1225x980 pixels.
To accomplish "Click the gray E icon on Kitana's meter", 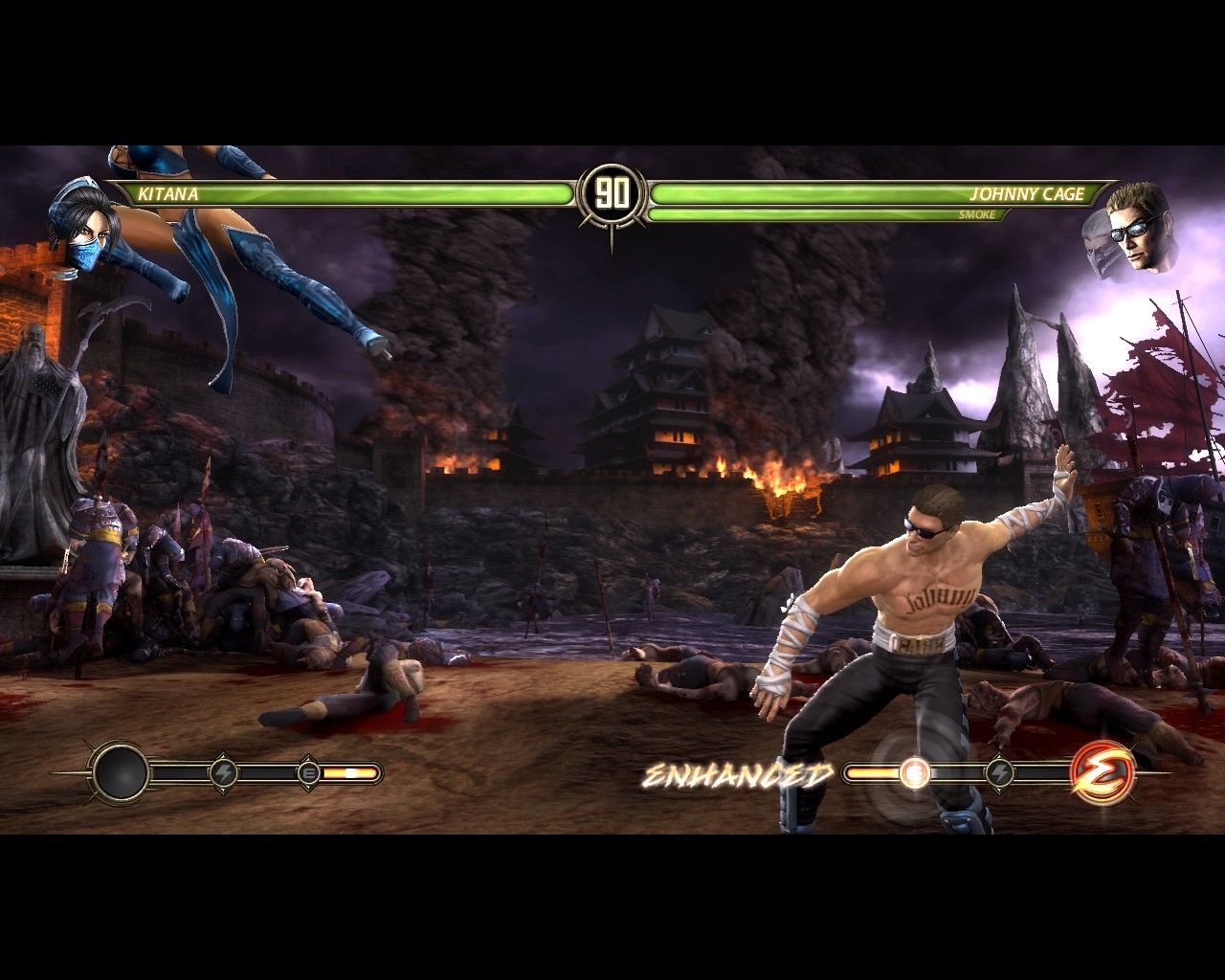I will click(x=308, y=772).
